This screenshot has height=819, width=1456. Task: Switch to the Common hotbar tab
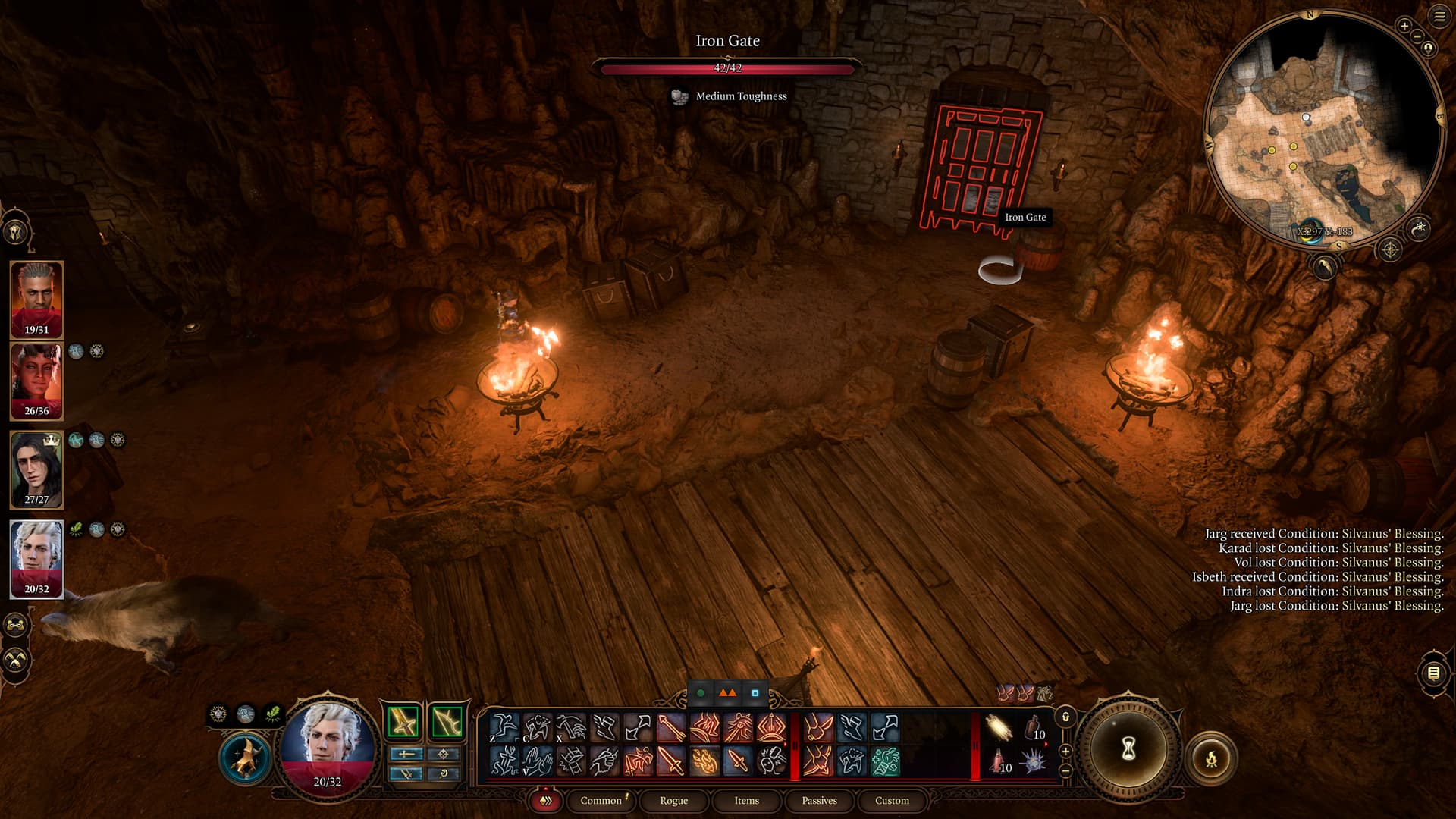pos(601,800)
